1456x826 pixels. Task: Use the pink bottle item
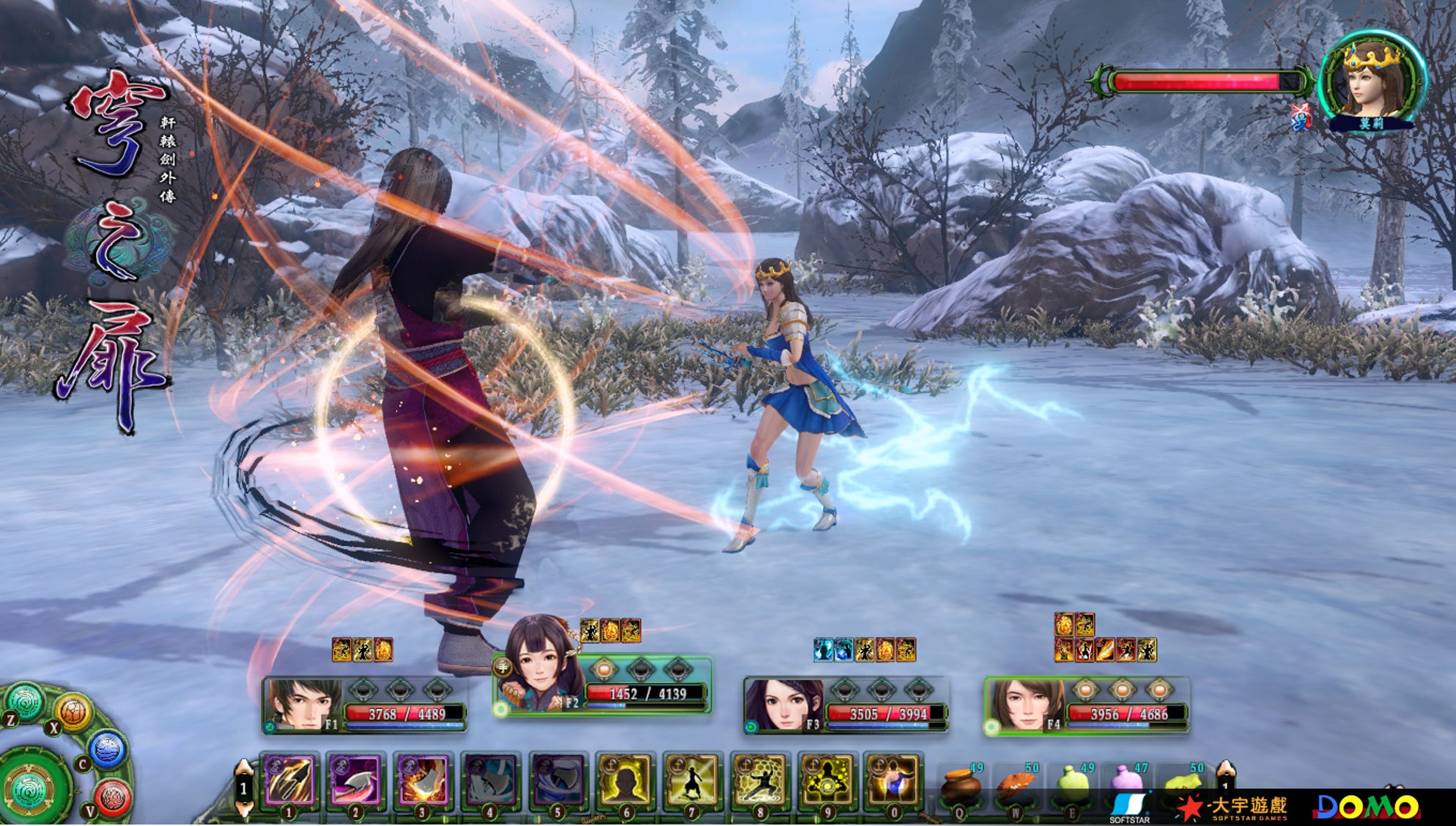coord(1126,783)
